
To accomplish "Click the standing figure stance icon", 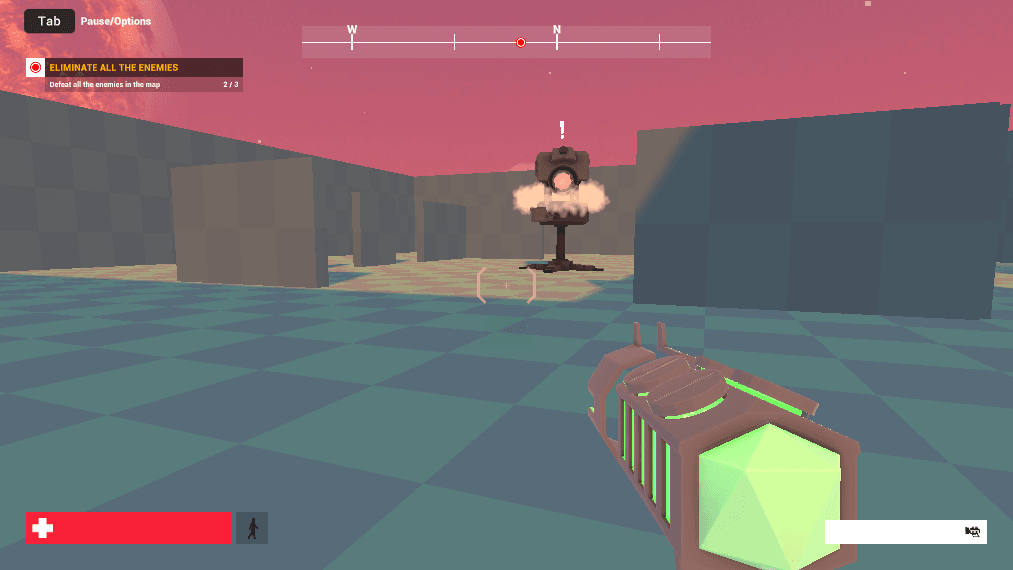I will pos(252,528).
